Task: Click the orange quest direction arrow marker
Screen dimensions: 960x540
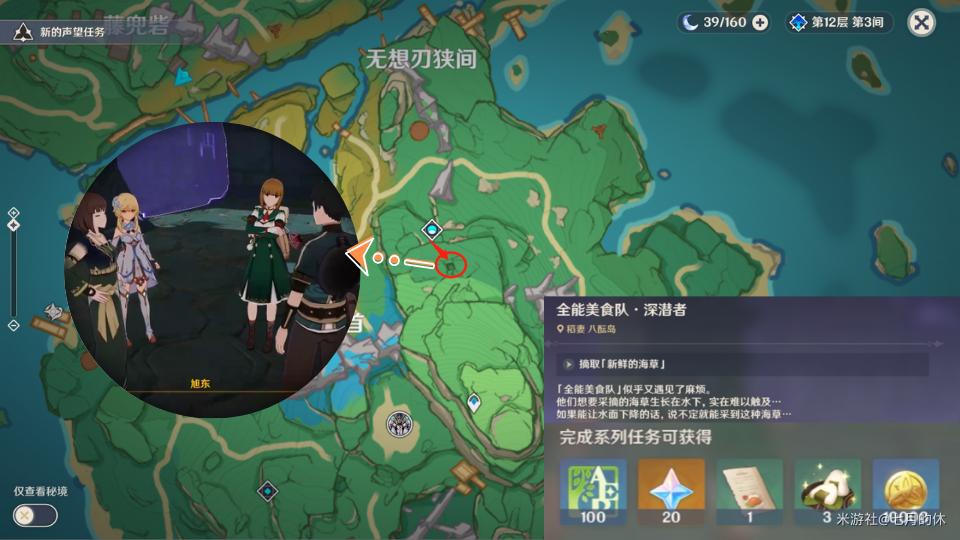Action: point(358,257)
